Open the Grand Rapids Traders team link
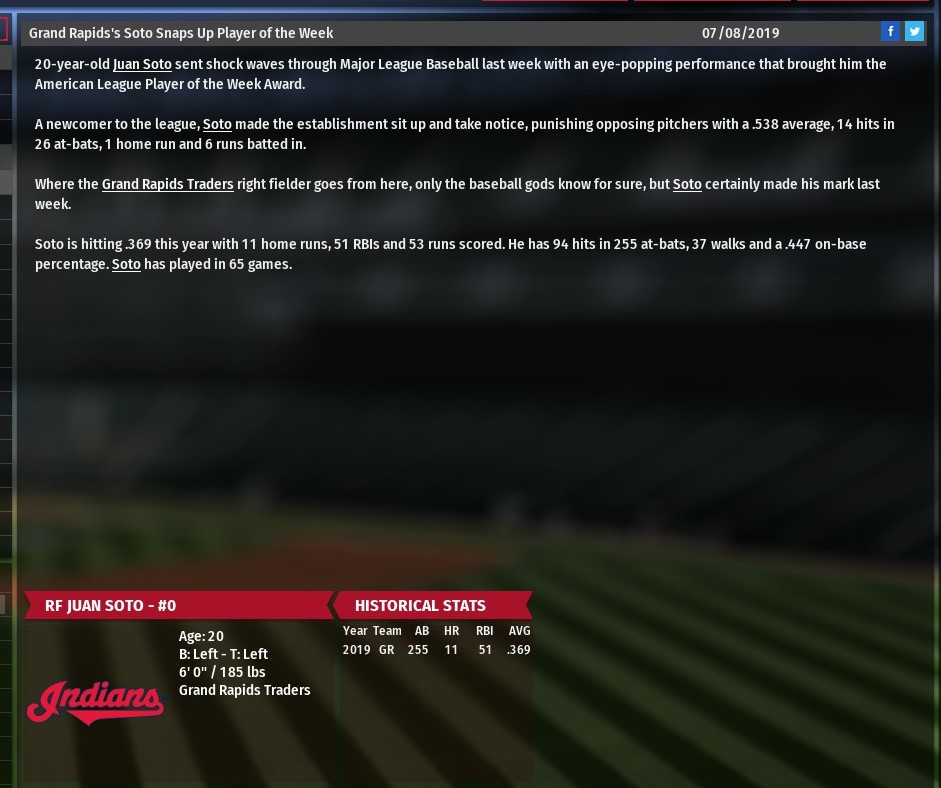This screenshot has width=941, height=788. [167, 184]
